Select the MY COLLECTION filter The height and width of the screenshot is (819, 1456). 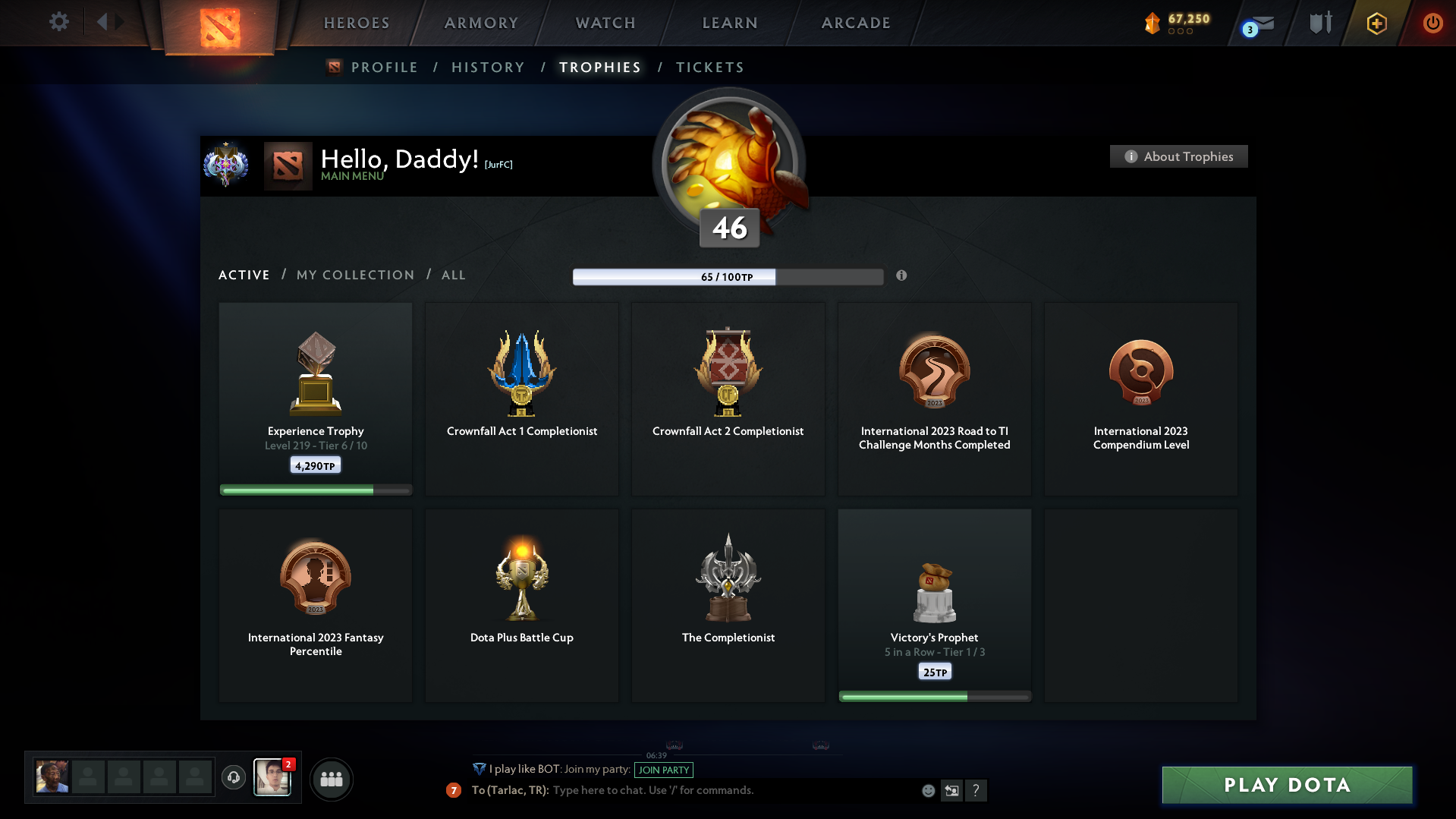click(x=354, y=275)
